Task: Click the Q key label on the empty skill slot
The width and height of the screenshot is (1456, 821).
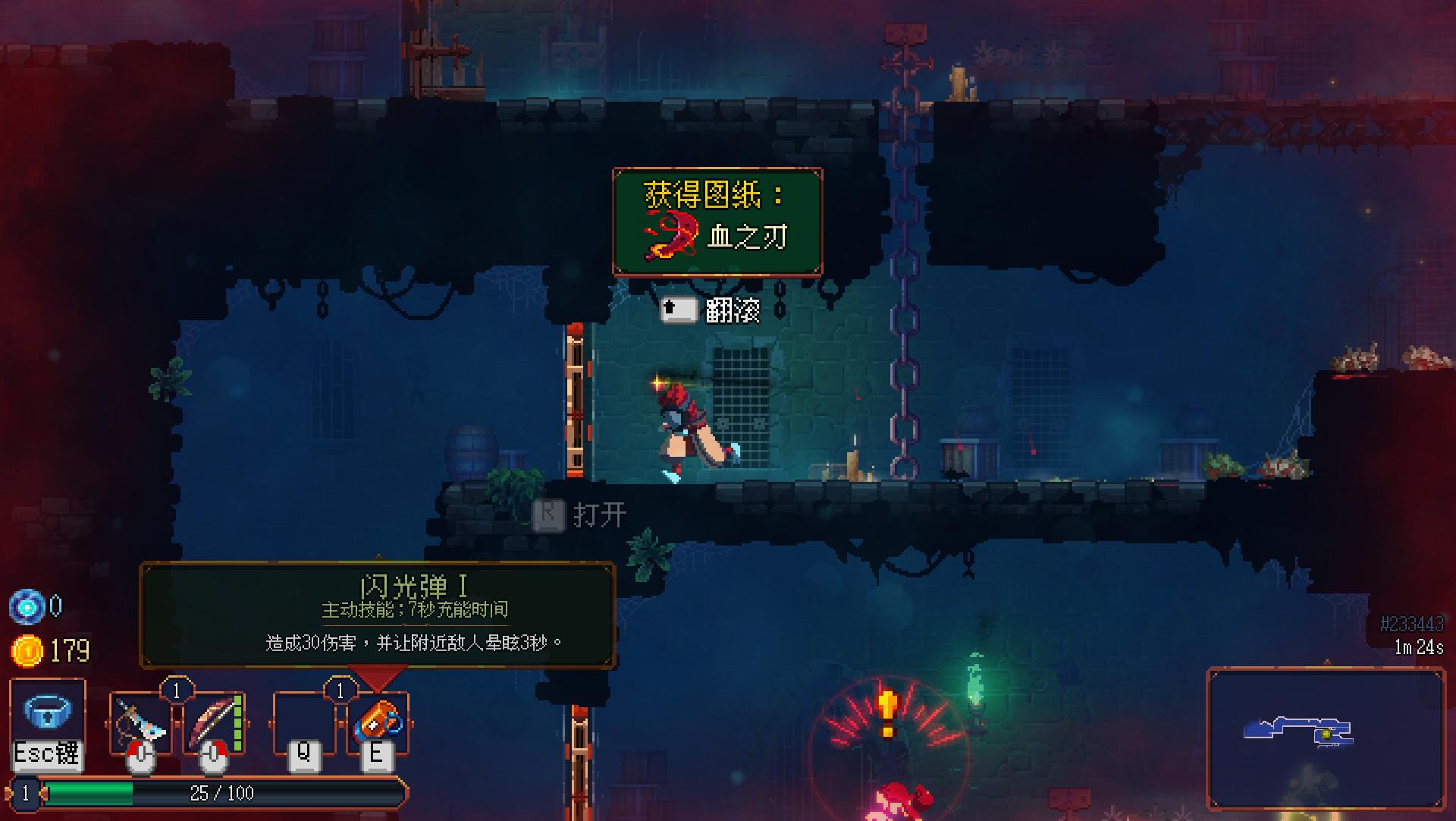Action: pyautogui.click(x=303, y=753)
